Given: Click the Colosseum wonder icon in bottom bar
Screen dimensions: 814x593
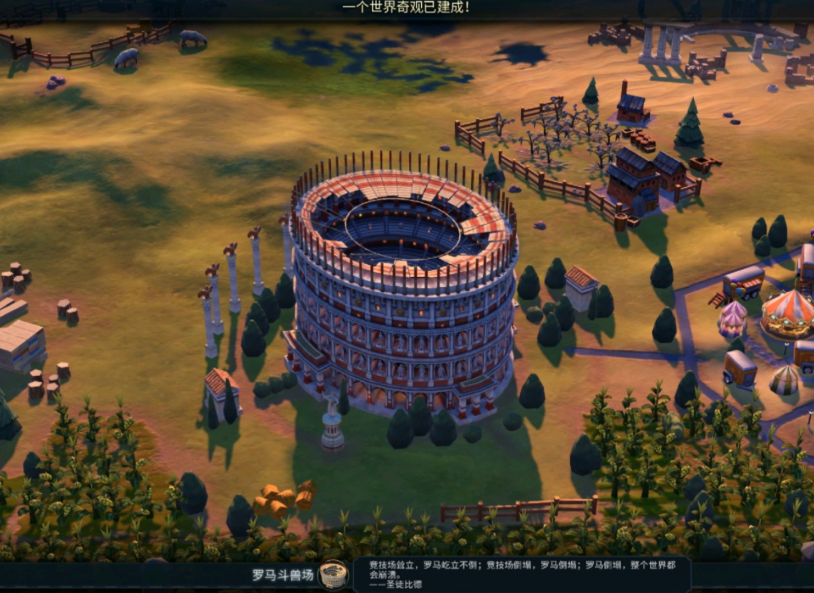Looking at the screenshot, I should (334, 574).
